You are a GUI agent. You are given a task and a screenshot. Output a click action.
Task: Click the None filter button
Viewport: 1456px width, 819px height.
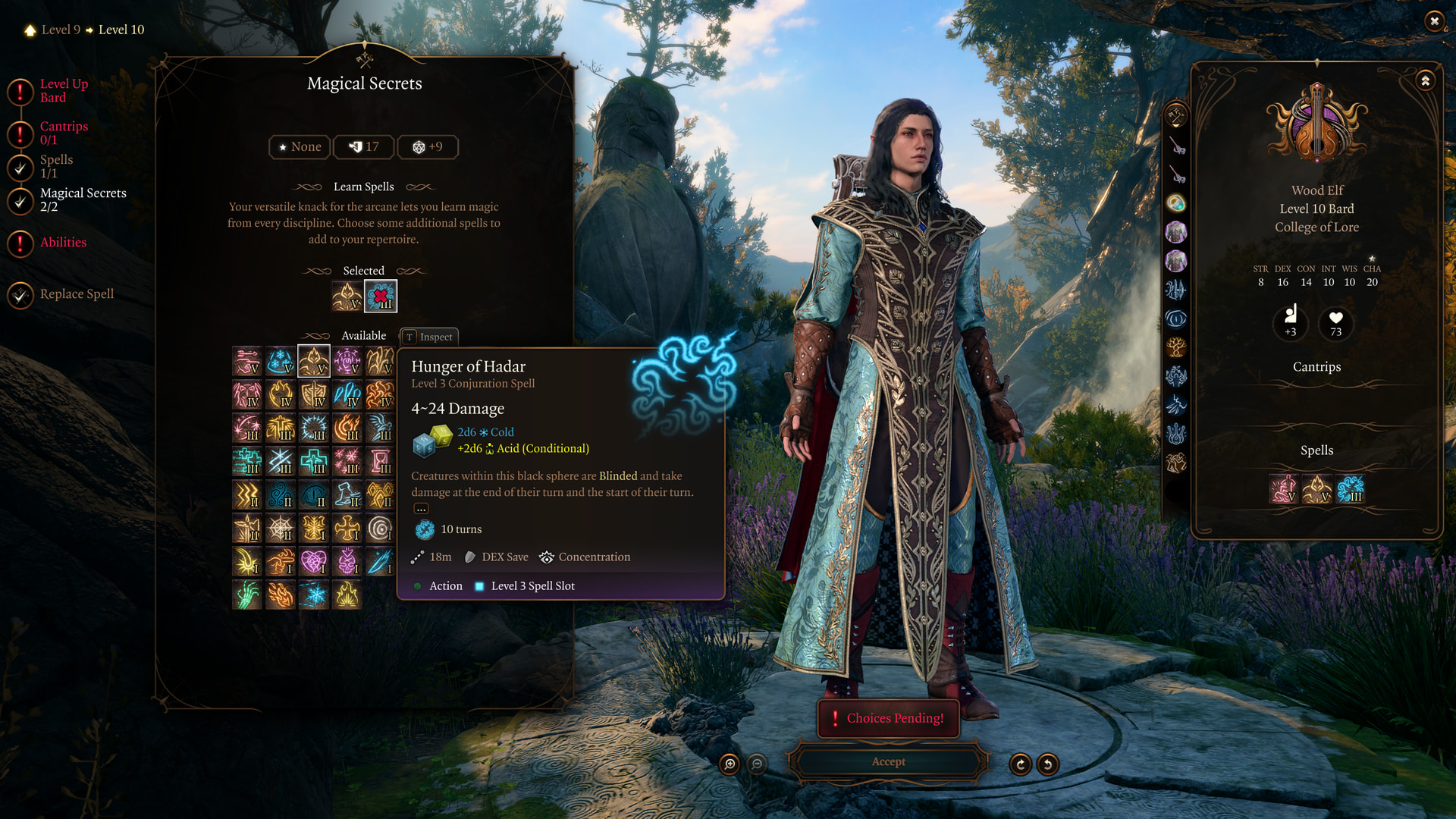(x=300, y=147)
